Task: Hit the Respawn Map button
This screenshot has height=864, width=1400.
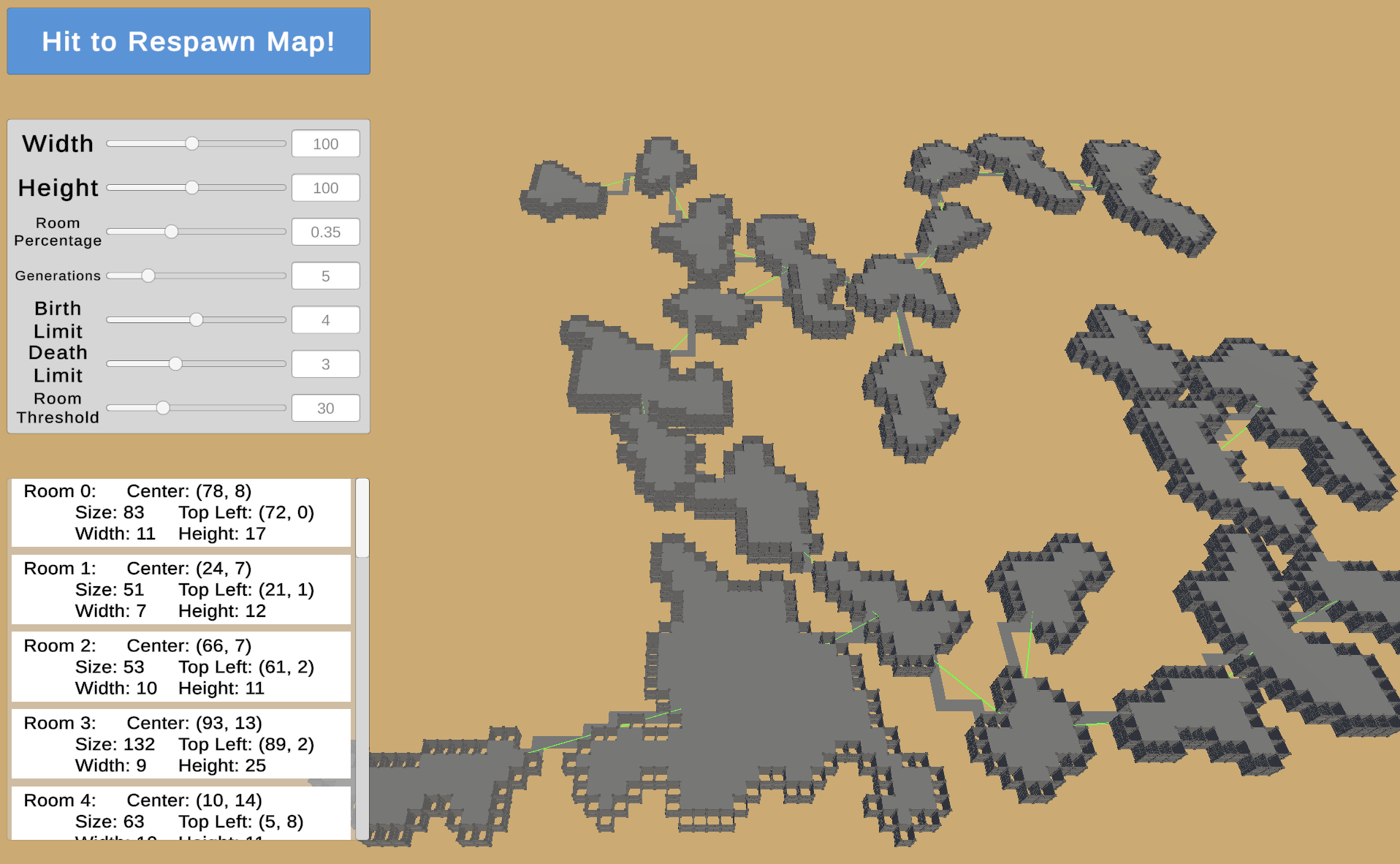Action: point(188,42)
